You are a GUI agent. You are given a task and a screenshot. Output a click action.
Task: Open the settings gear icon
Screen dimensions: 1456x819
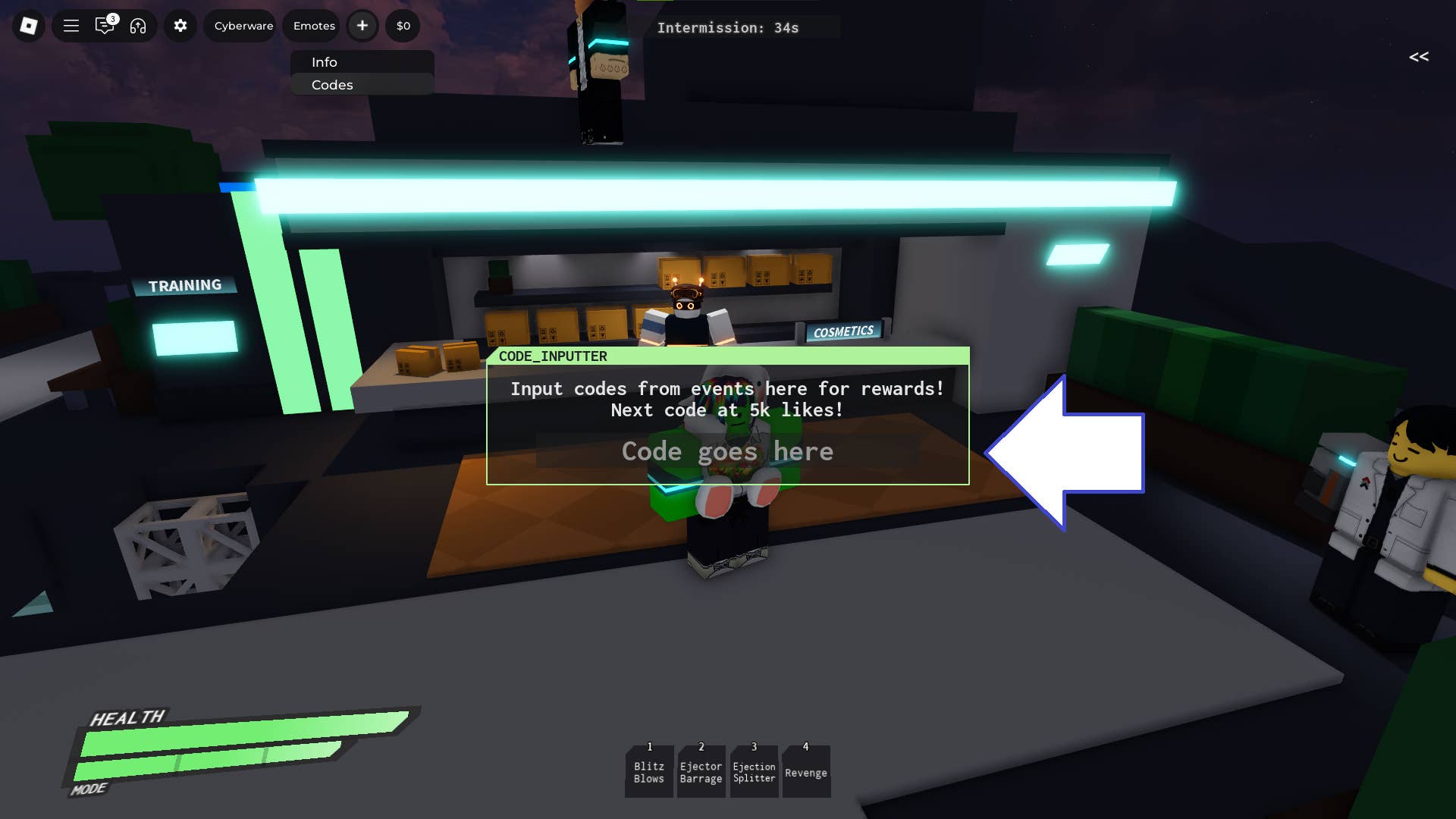pos(180,26)
